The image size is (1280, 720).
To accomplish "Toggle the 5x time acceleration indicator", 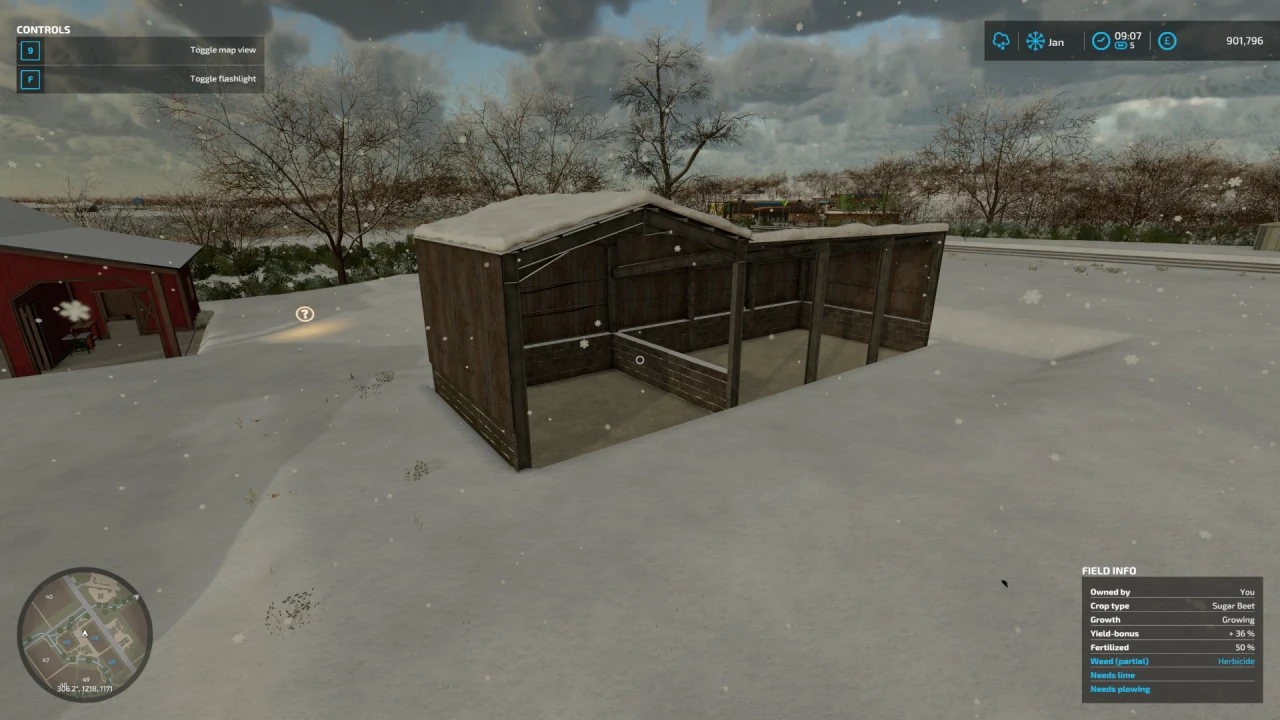I will click(1130, 48).
